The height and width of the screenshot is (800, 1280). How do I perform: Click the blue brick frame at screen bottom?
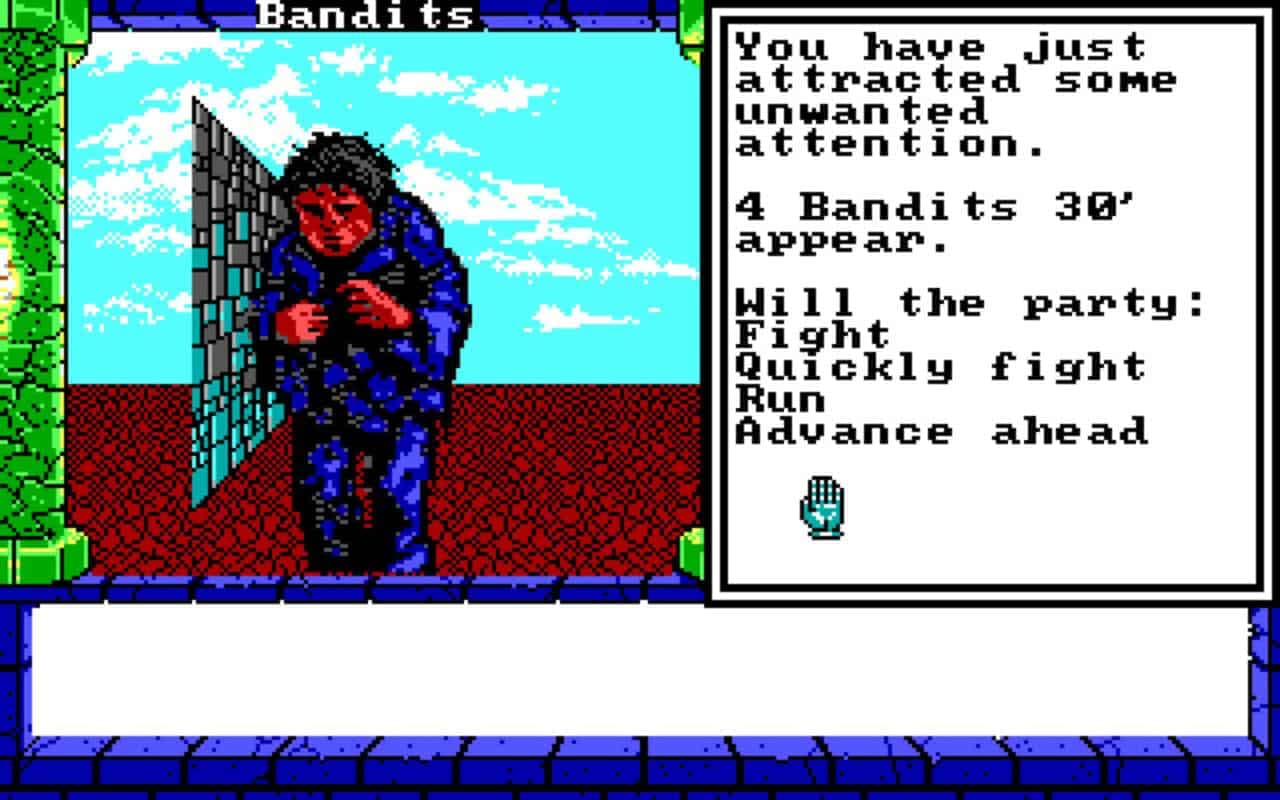click(640, 770)
